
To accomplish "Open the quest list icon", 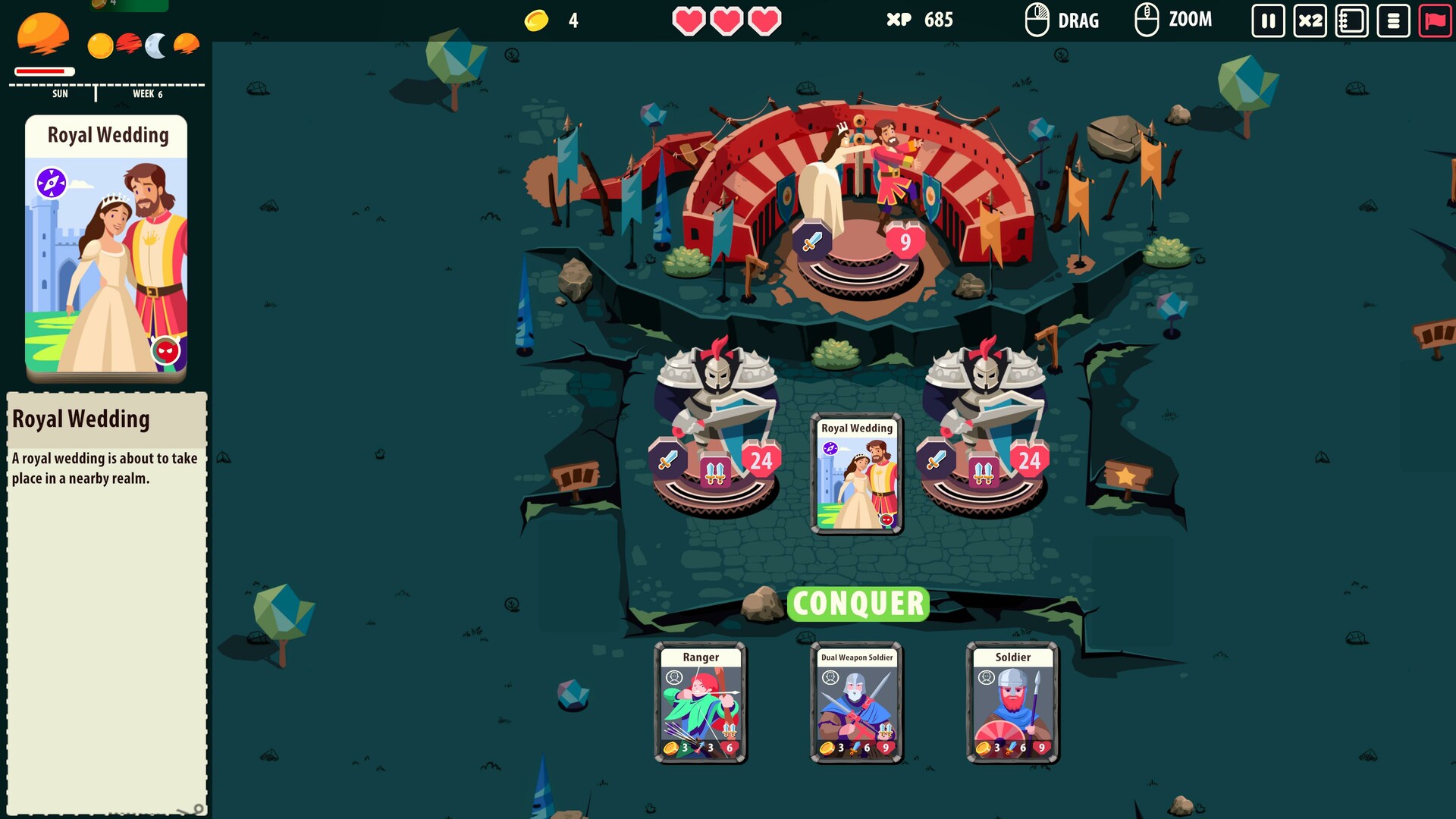I will click(x=1394, y=20).
